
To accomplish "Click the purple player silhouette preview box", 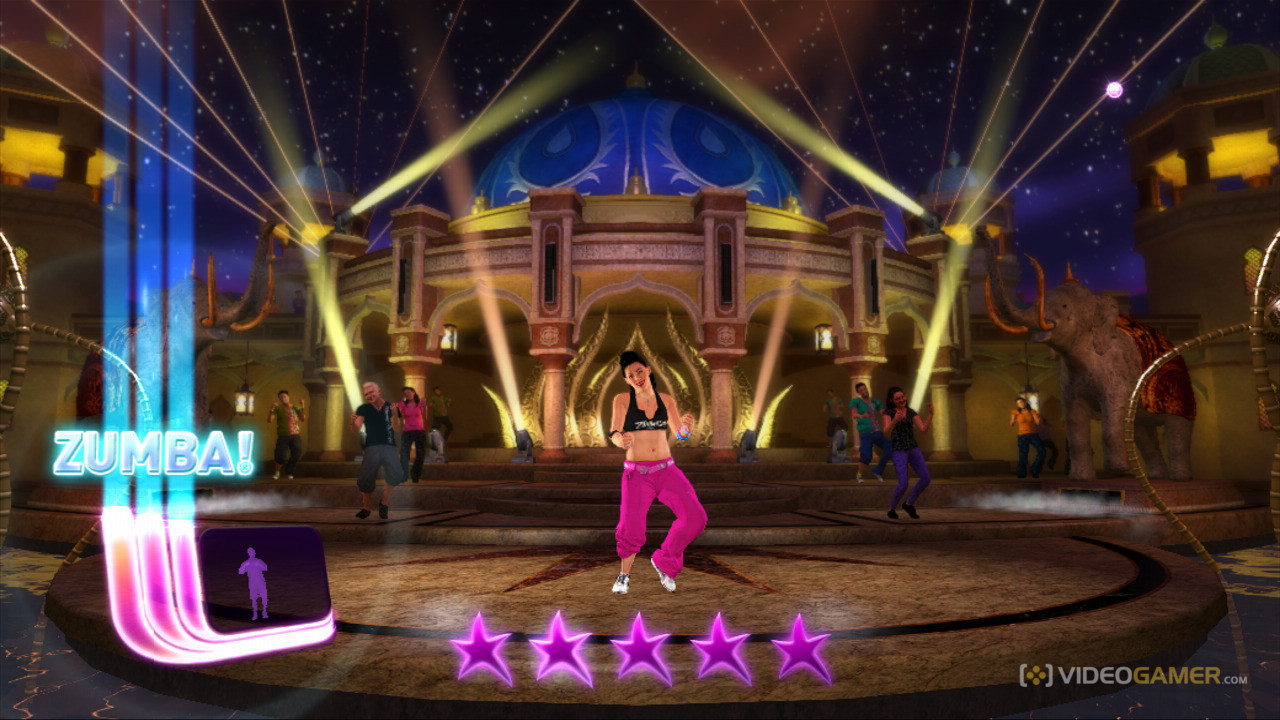I will pyautogui.click(x=265, y=577).
